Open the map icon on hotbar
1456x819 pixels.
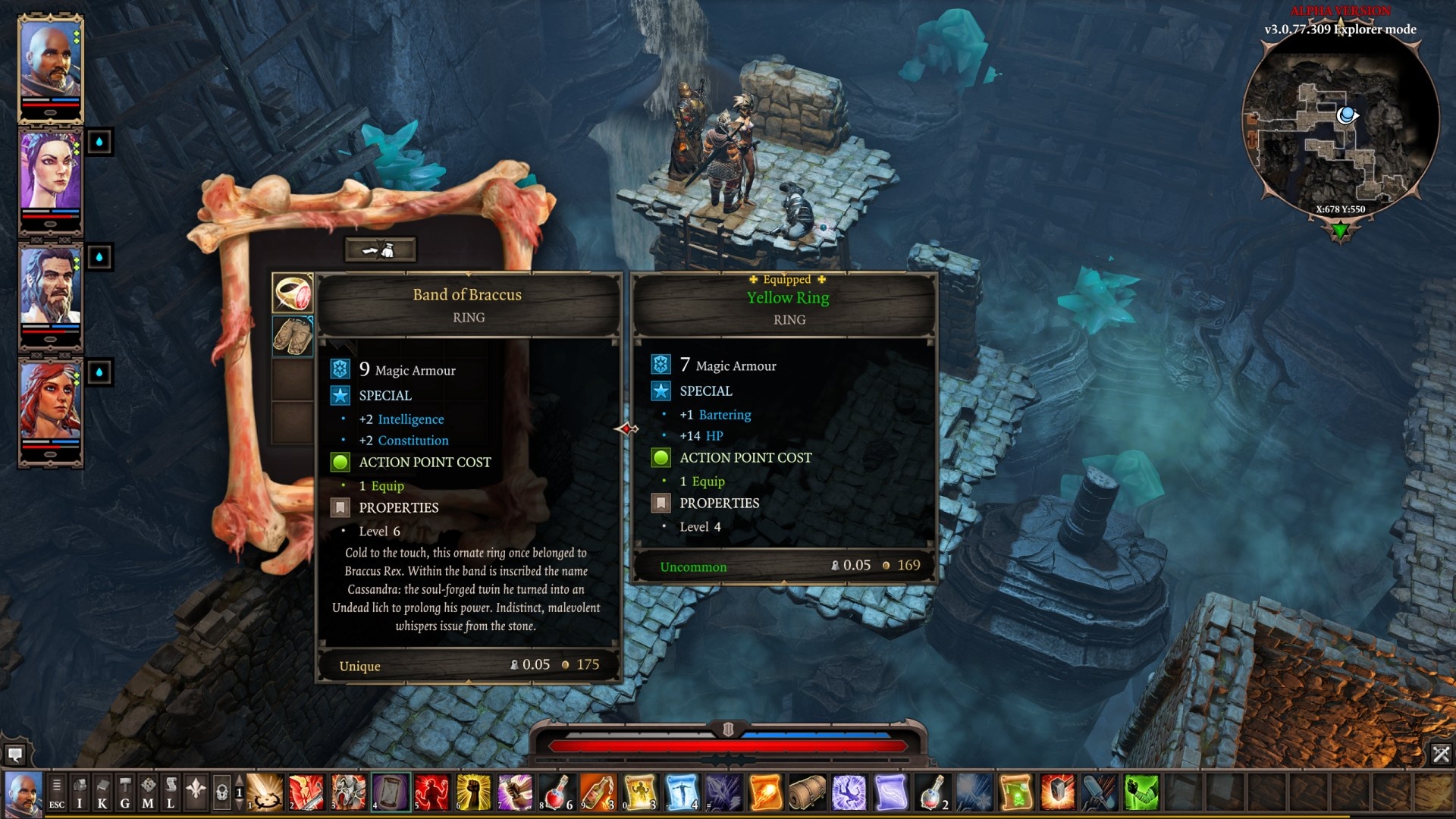(x=149, y=790)
